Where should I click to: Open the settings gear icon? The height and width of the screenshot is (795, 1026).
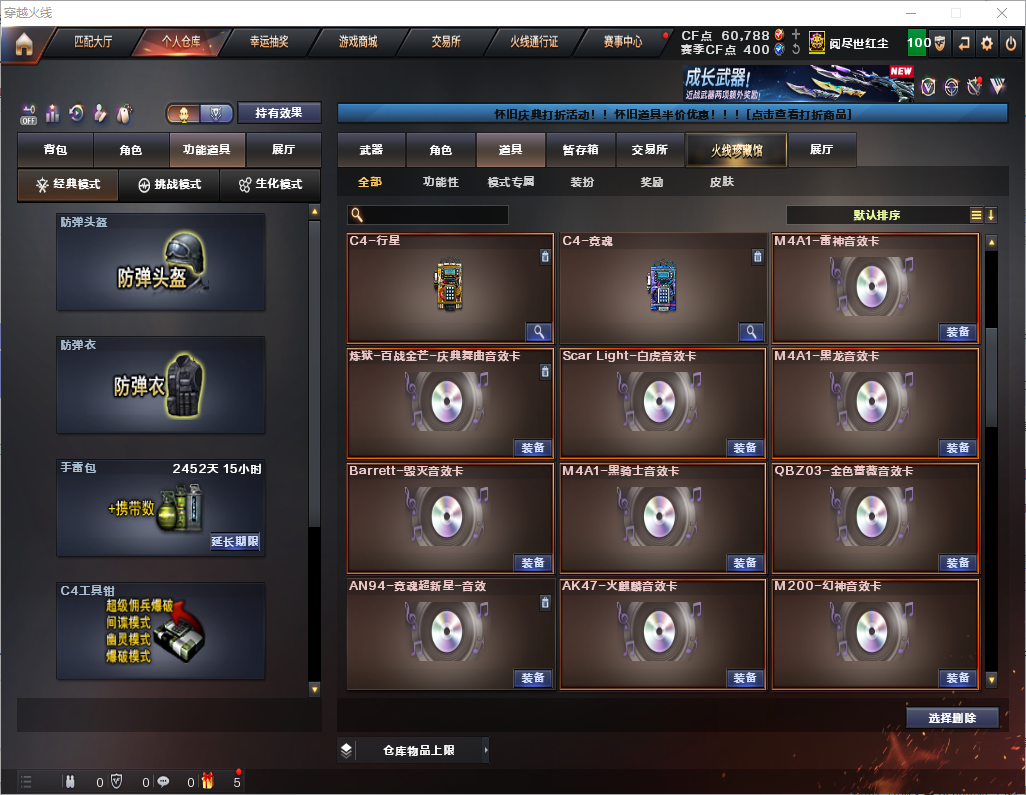tap(987, 43)
